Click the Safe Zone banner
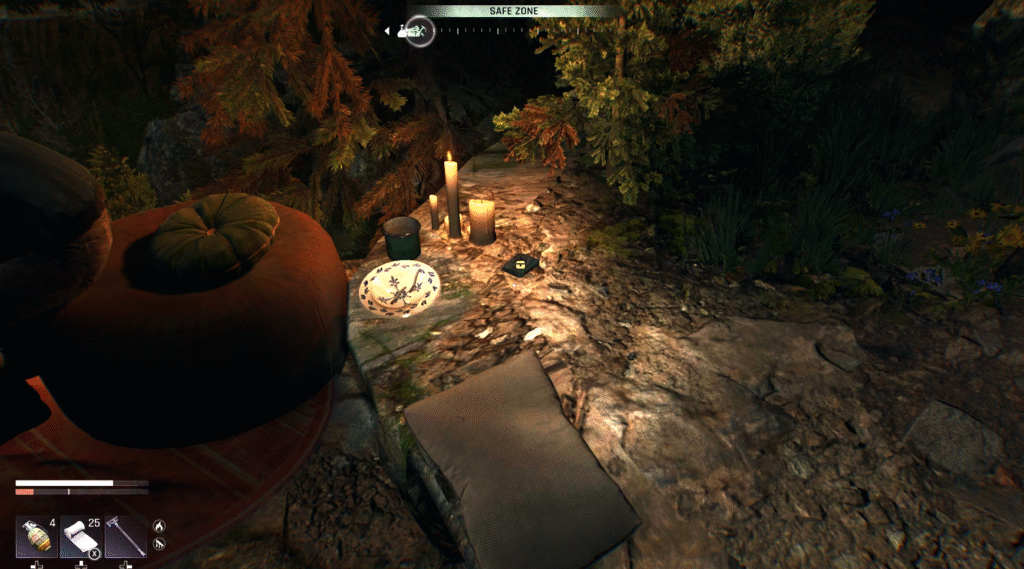 click(x=514, y=11)
